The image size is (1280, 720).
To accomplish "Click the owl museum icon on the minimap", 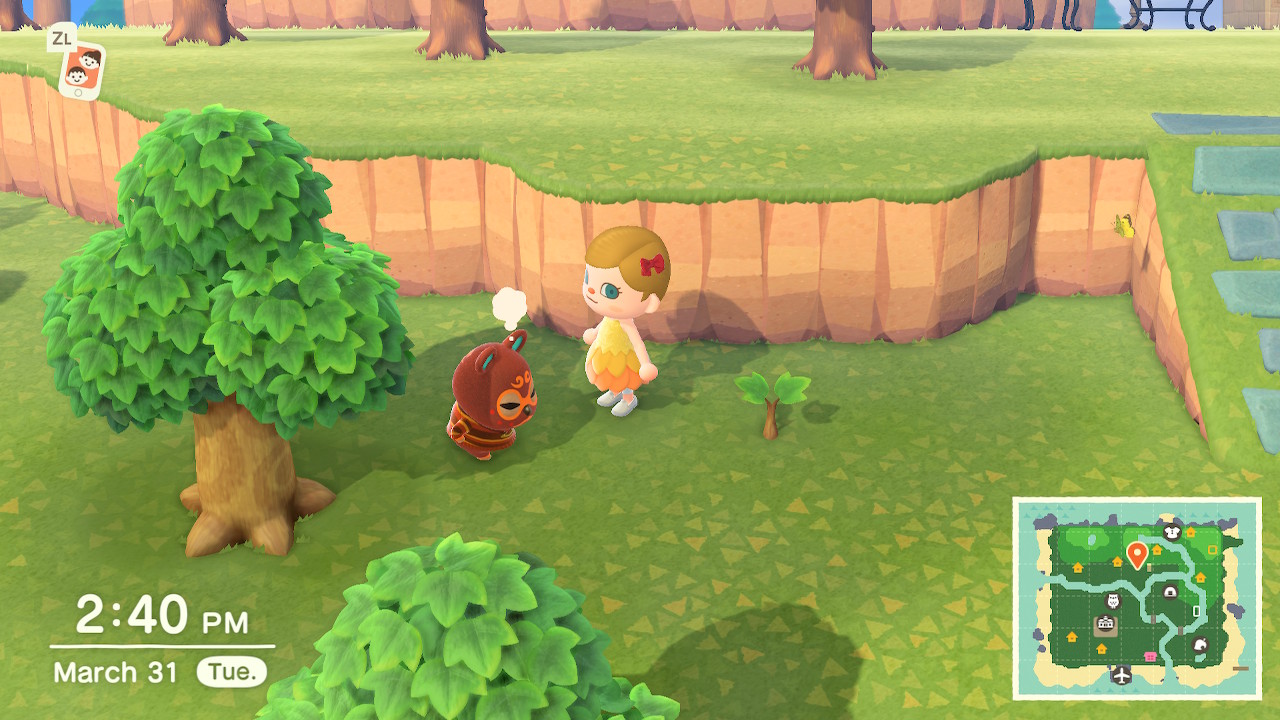I will 1112,600.
